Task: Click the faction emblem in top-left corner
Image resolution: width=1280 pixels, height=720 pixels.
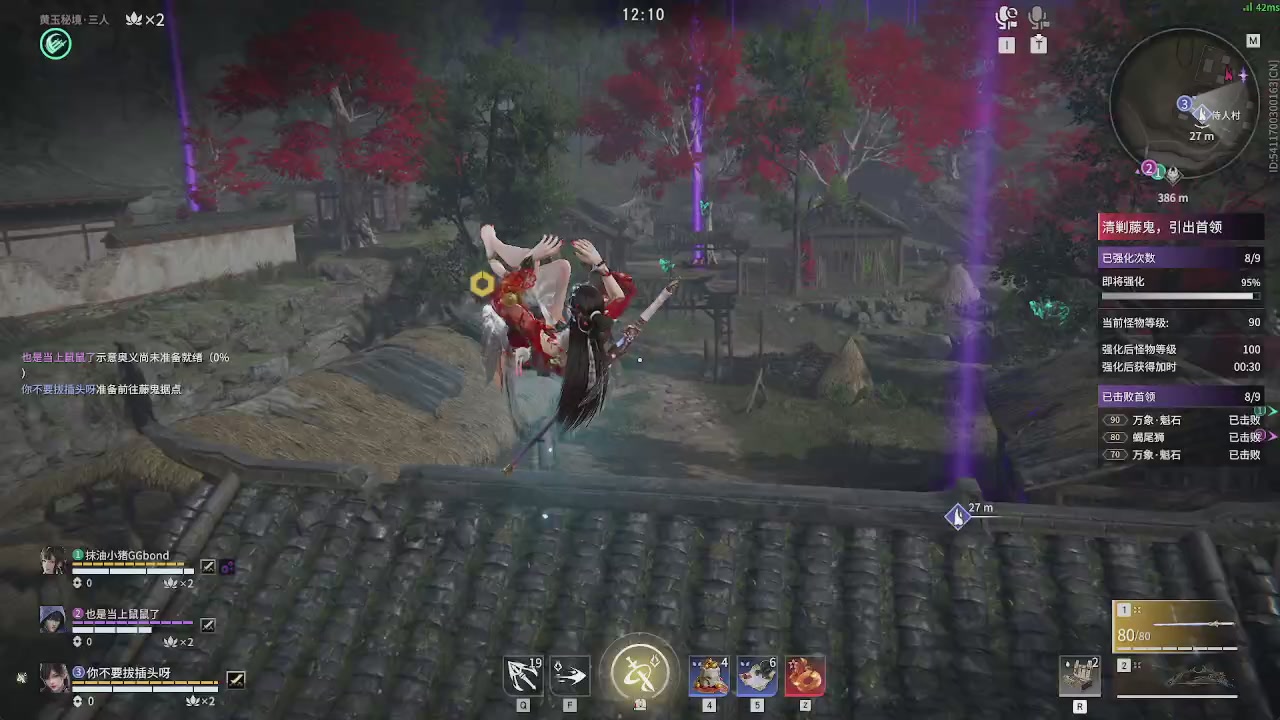Action: 55,43
